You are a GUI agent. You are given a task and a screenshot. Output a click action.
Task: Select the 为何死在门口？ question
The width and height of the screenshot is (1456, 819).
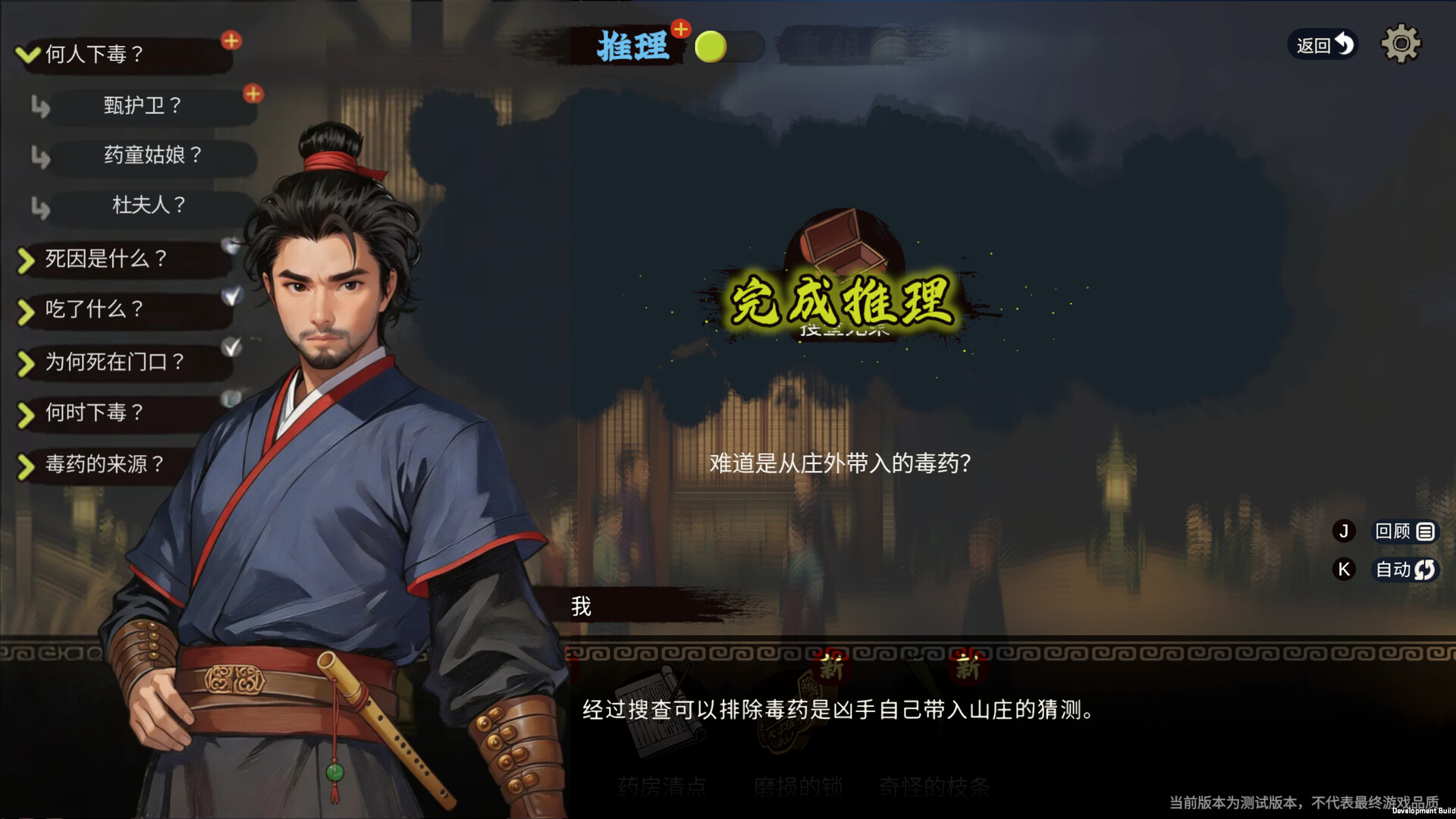pos(115,362)
